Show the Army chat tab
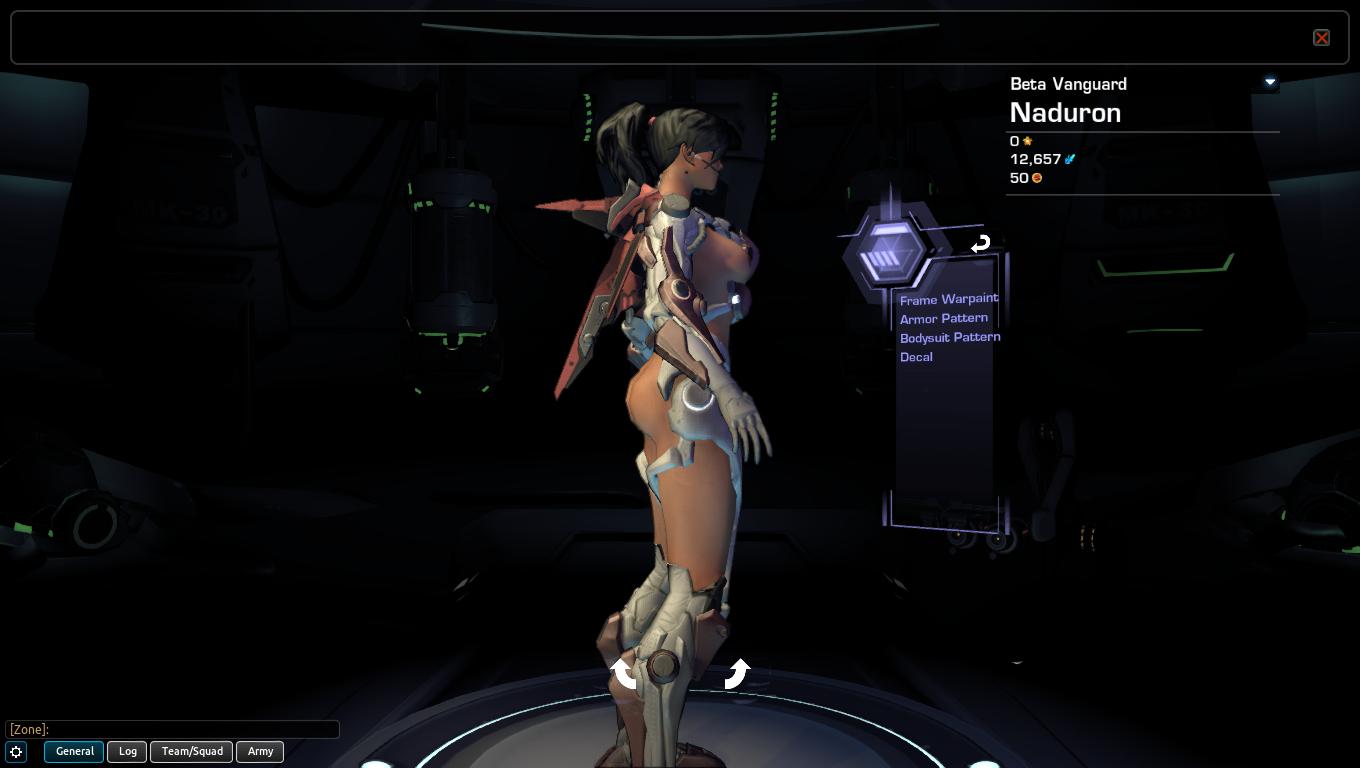The width and height of the screenshot is (1360, 768). point(260,752)
